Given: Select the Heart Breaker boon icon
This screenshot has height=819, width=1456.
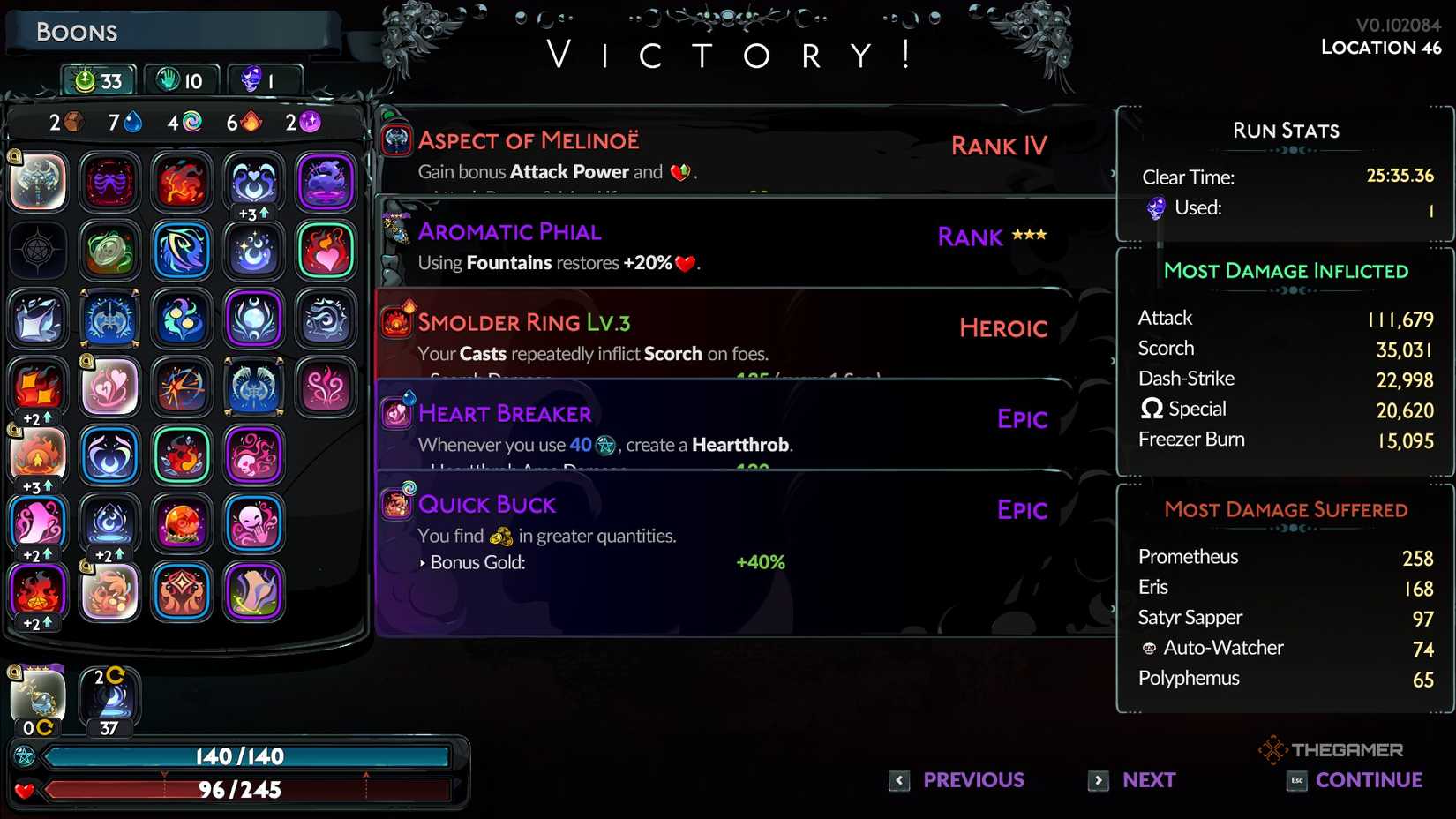Looking at the screenshot, I should [396, 415].
